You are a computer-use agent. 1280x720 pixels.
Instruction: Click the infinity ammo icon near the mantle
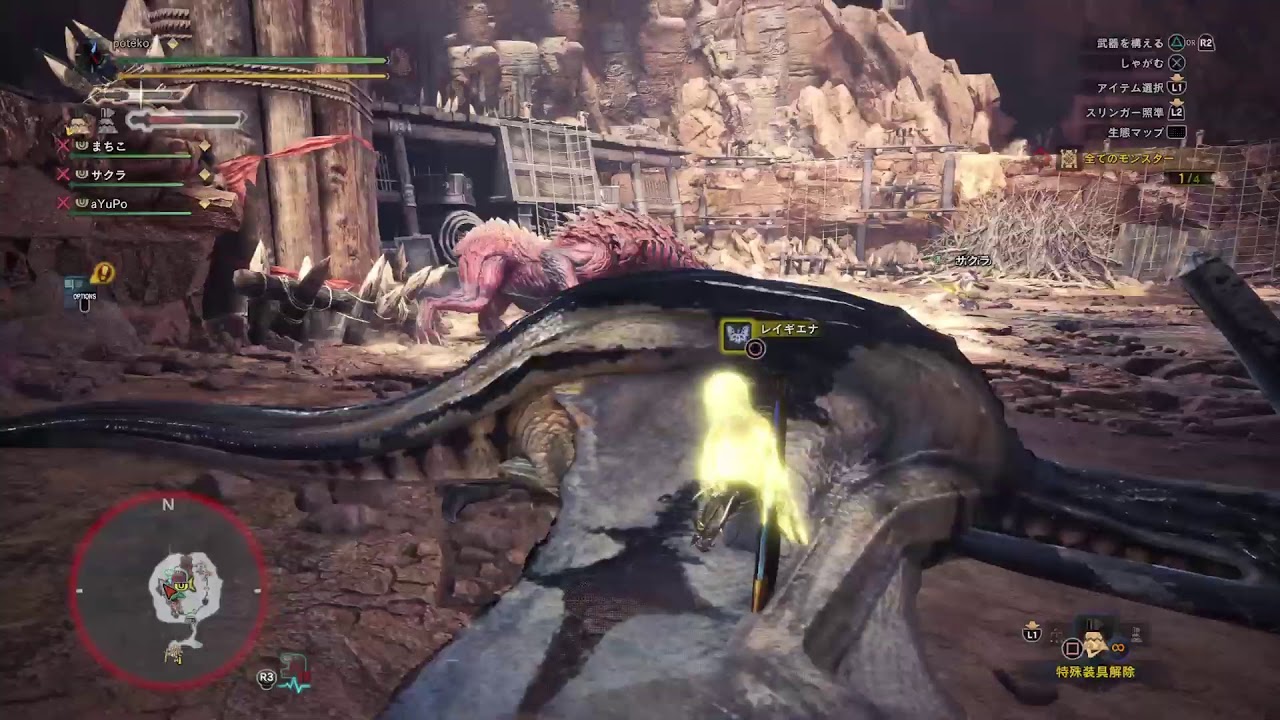(1118, 648)
